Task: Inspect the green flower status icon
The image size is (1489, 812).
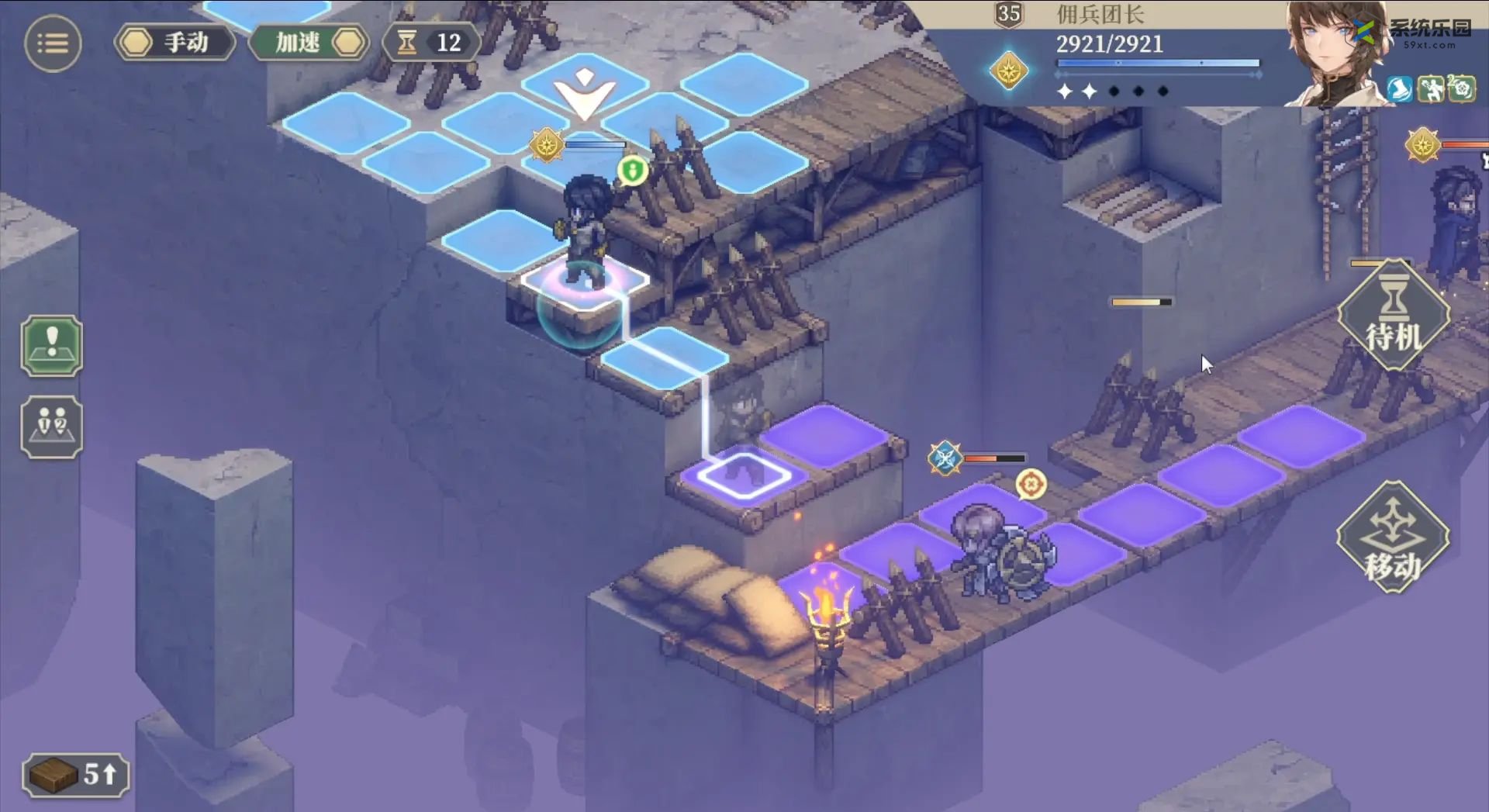Action: (1462, 89)
